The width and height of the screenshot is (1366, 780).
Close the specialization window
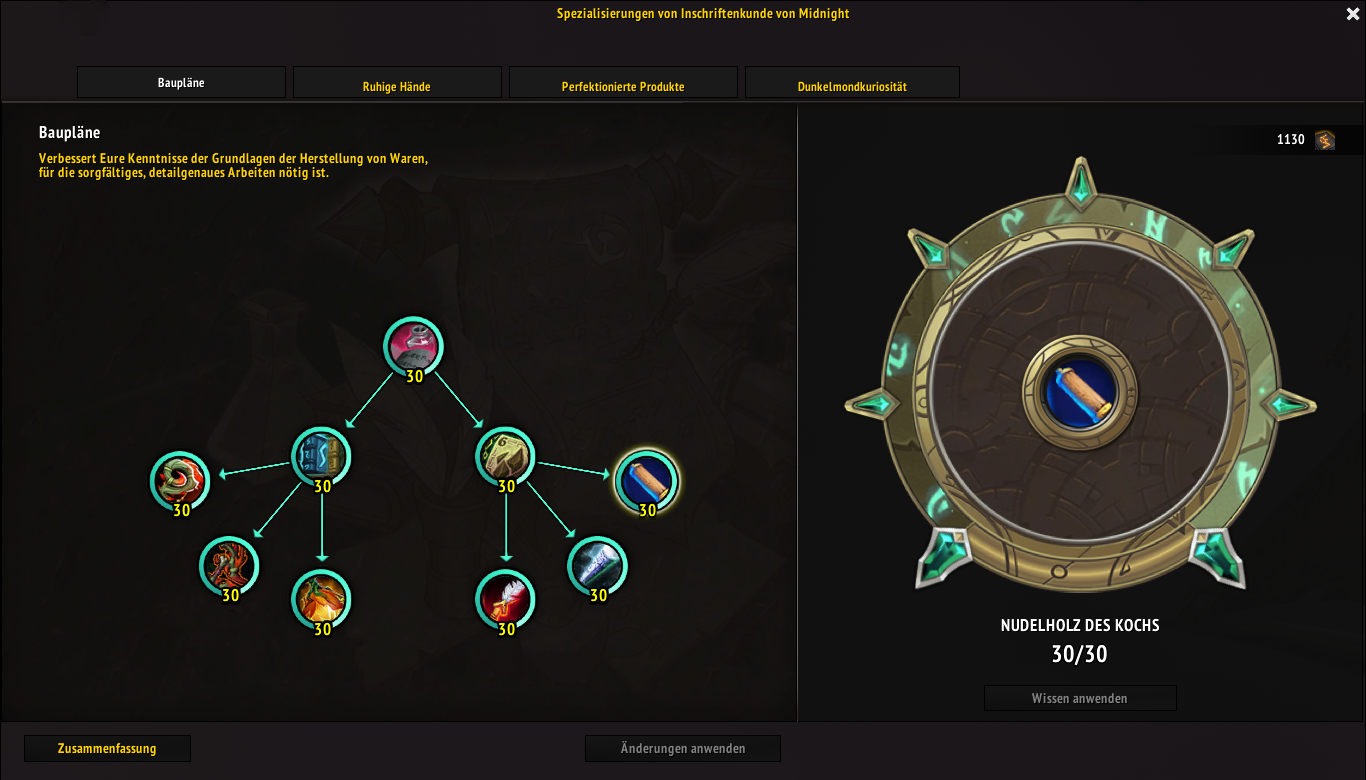pyautogui.click(x=1353, y=14)
